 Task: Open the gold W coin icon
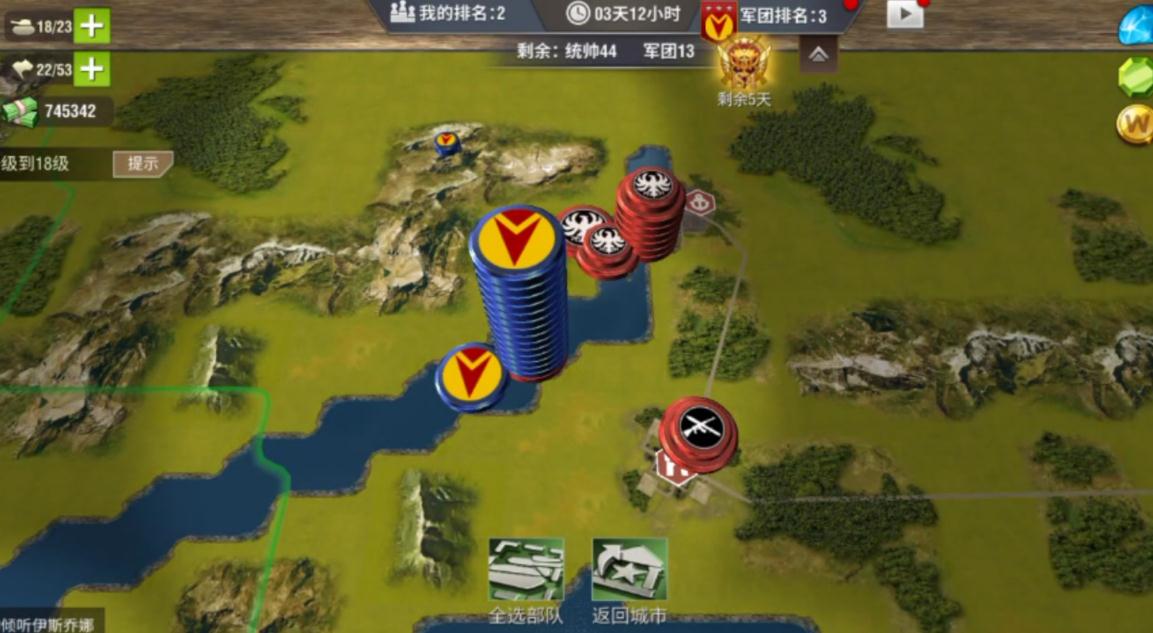(1135, 125)
